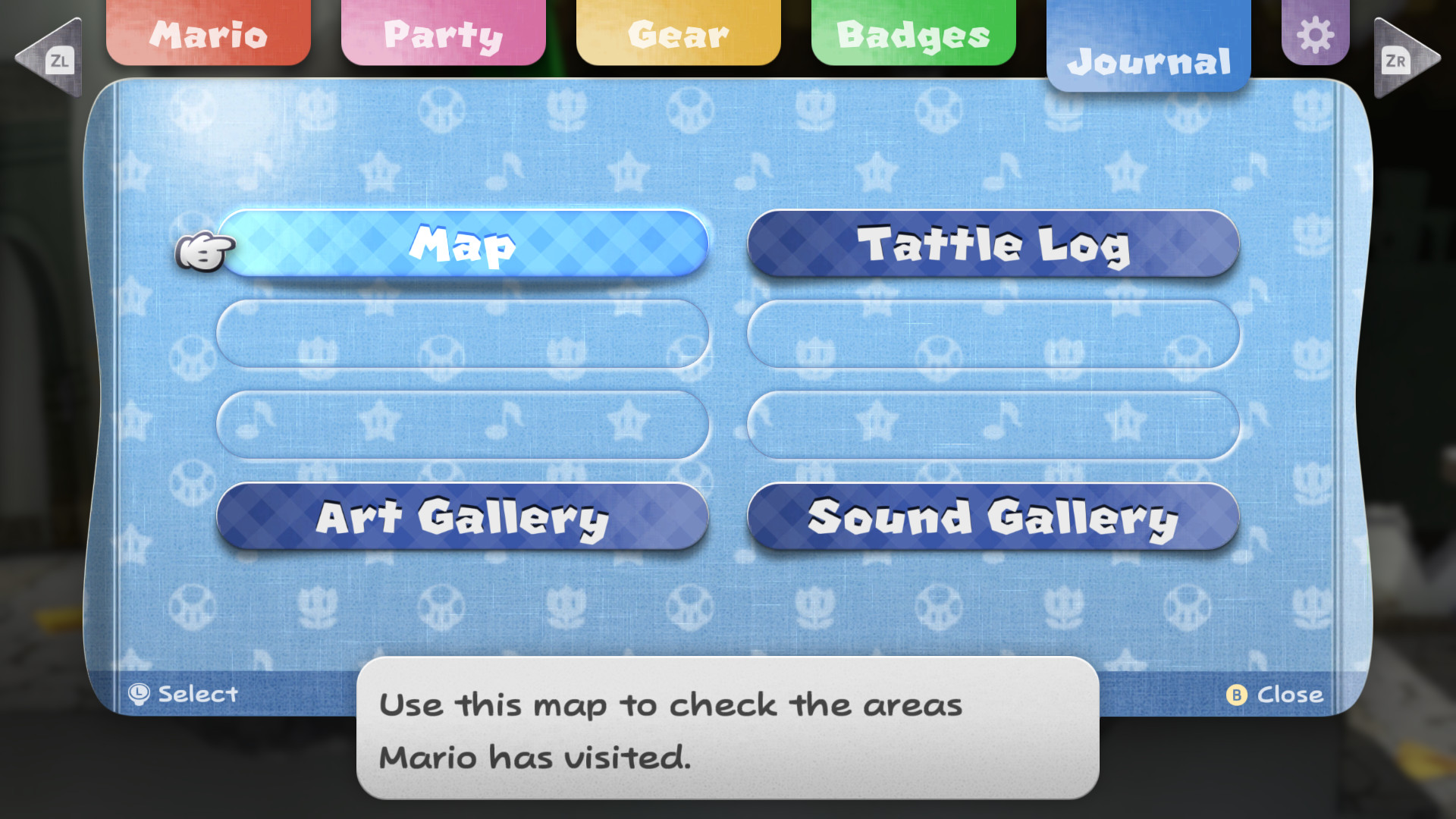
Task: Click the empty slot under Map
Action: click(x=463, y=334)
